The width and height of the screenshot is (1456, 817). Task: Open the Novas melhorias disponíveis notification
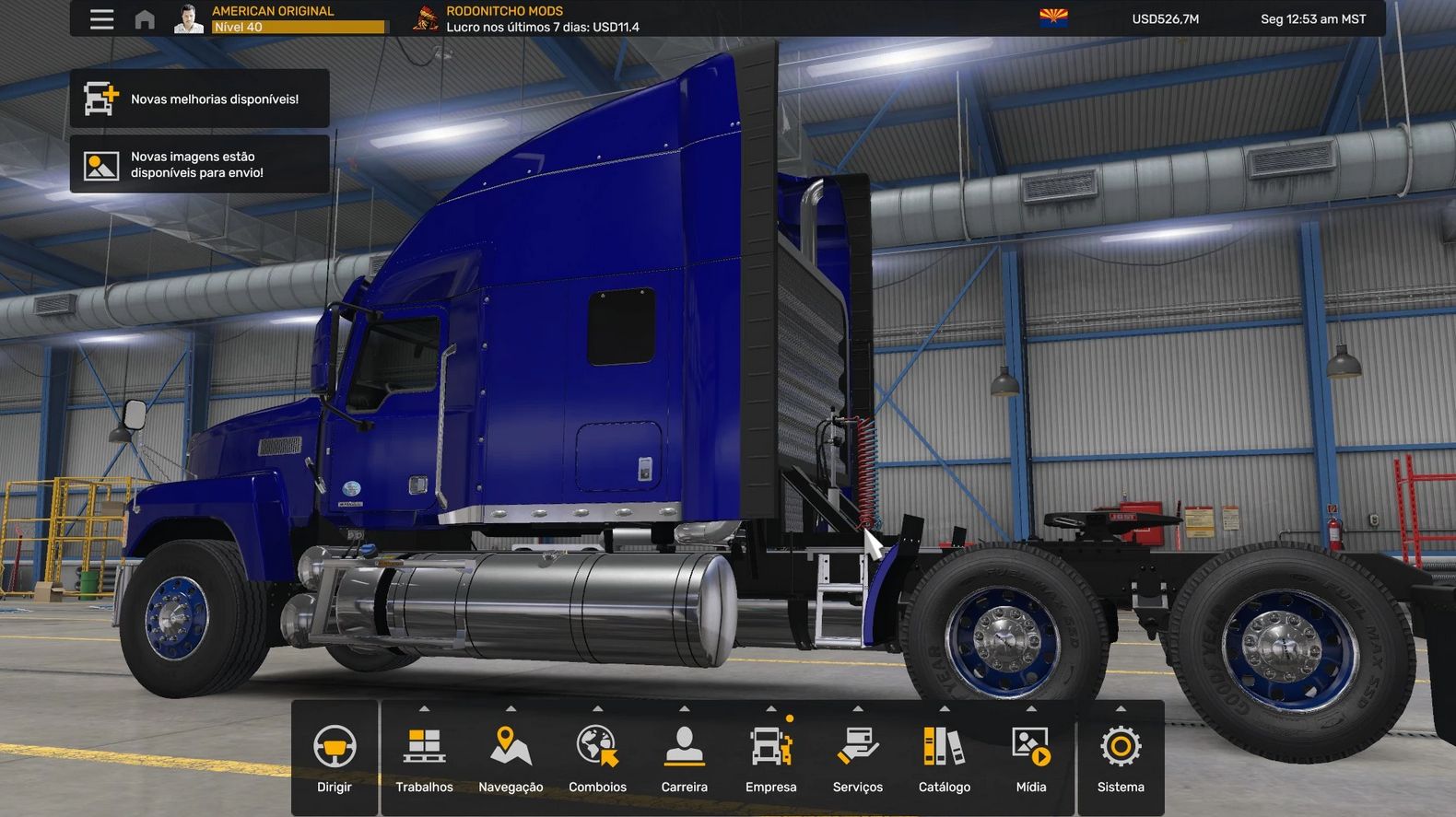pyautogui.click(x=200, y=99)
